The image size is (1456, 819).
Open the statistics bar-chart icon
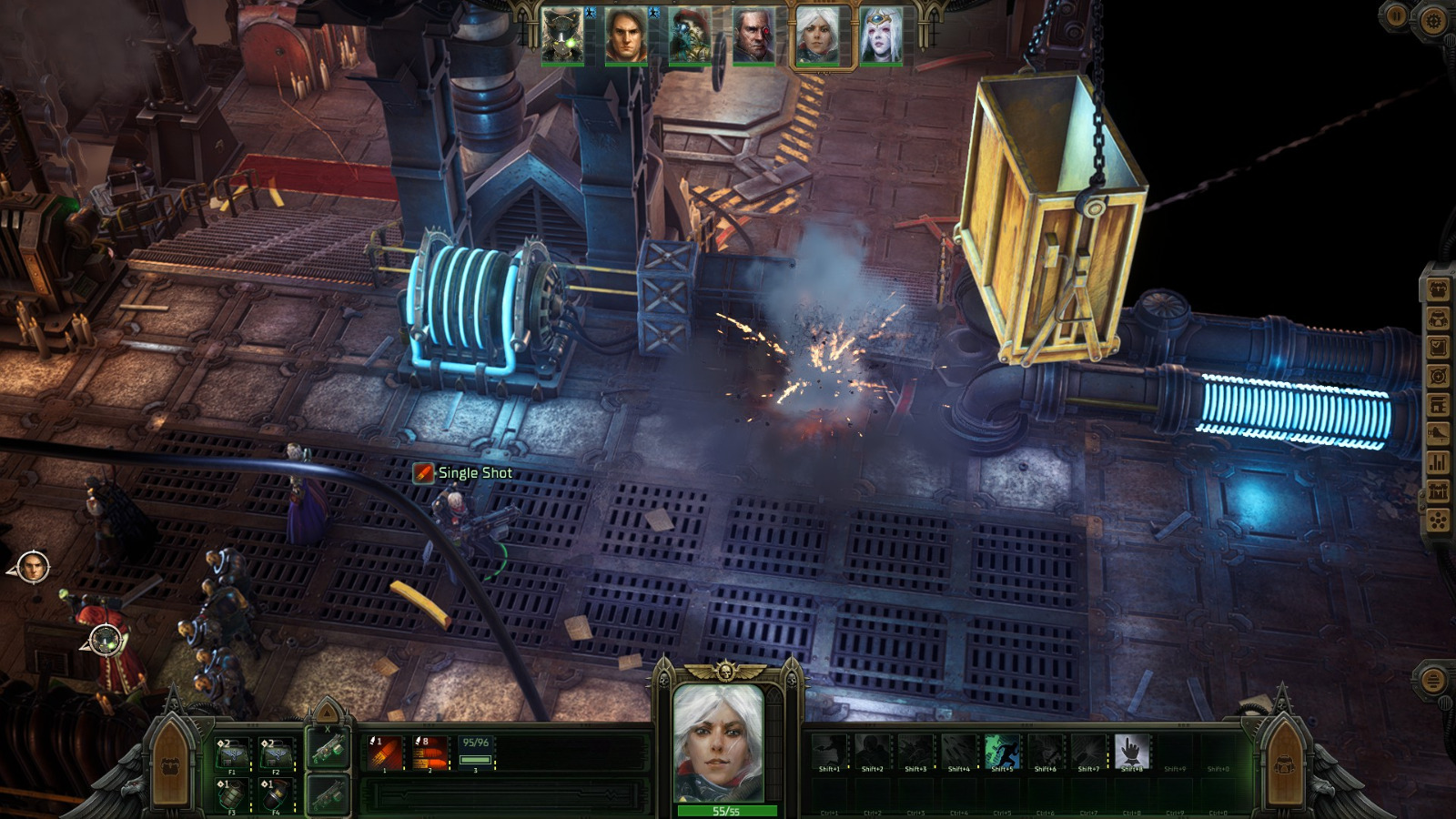pos(1438,460)
